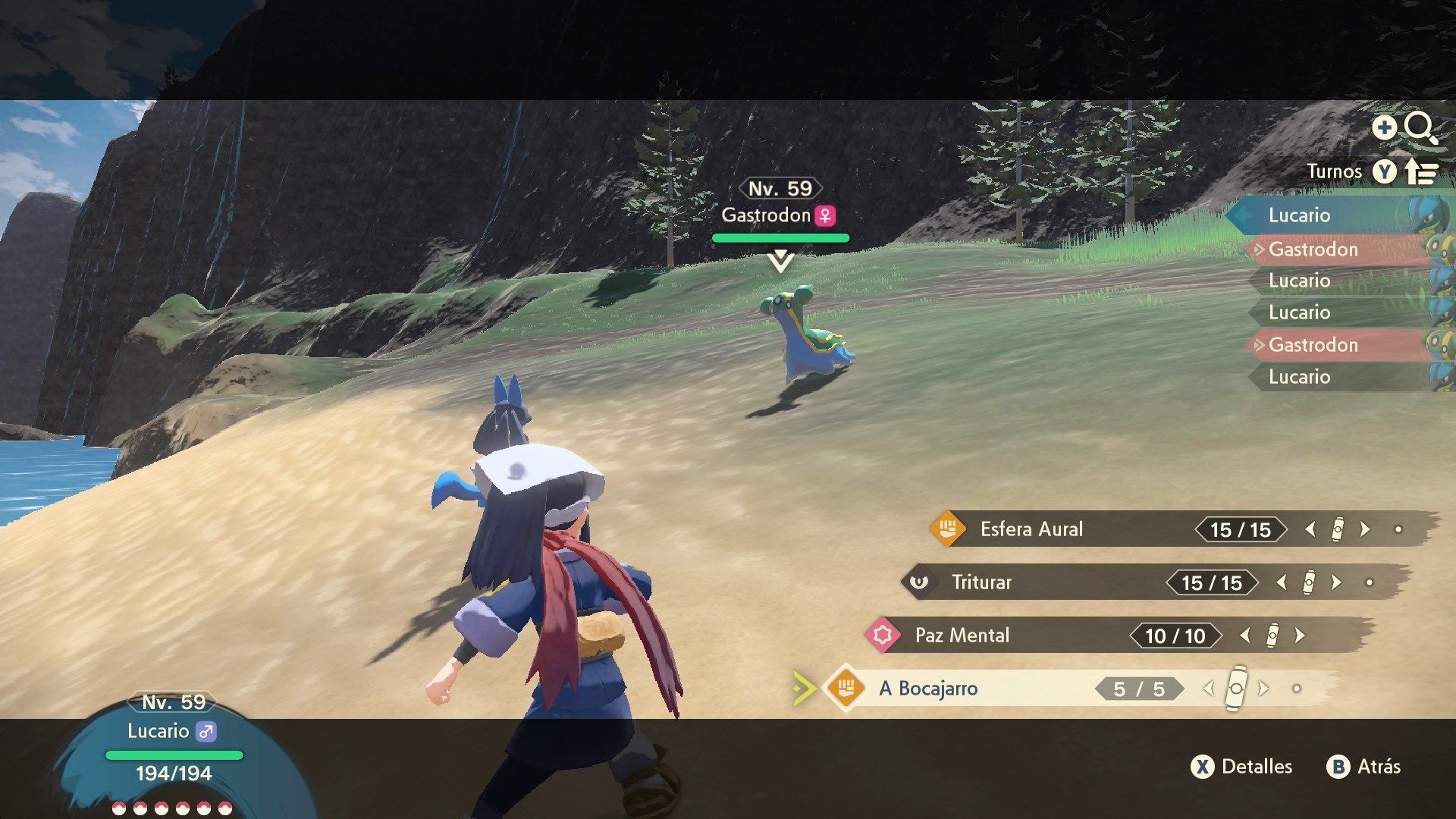This screenshot has width=1456, height=819.
Task: Open Detalles for the selected move
Action: [1242, 767]
